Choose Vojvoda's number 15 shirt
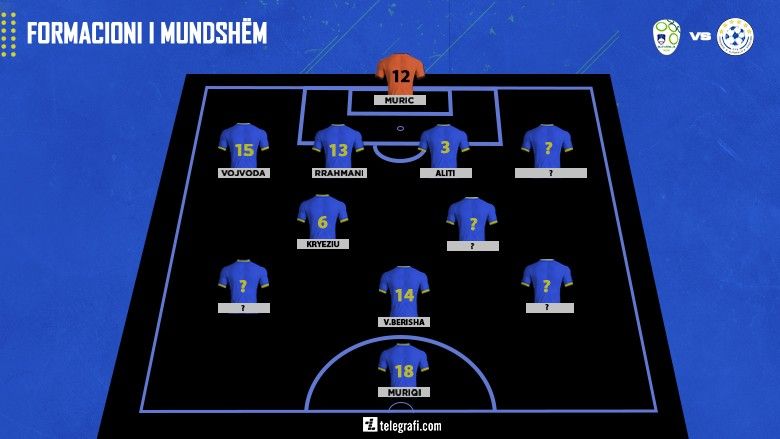This screenshot has width=780, height=439. (244, 146)
